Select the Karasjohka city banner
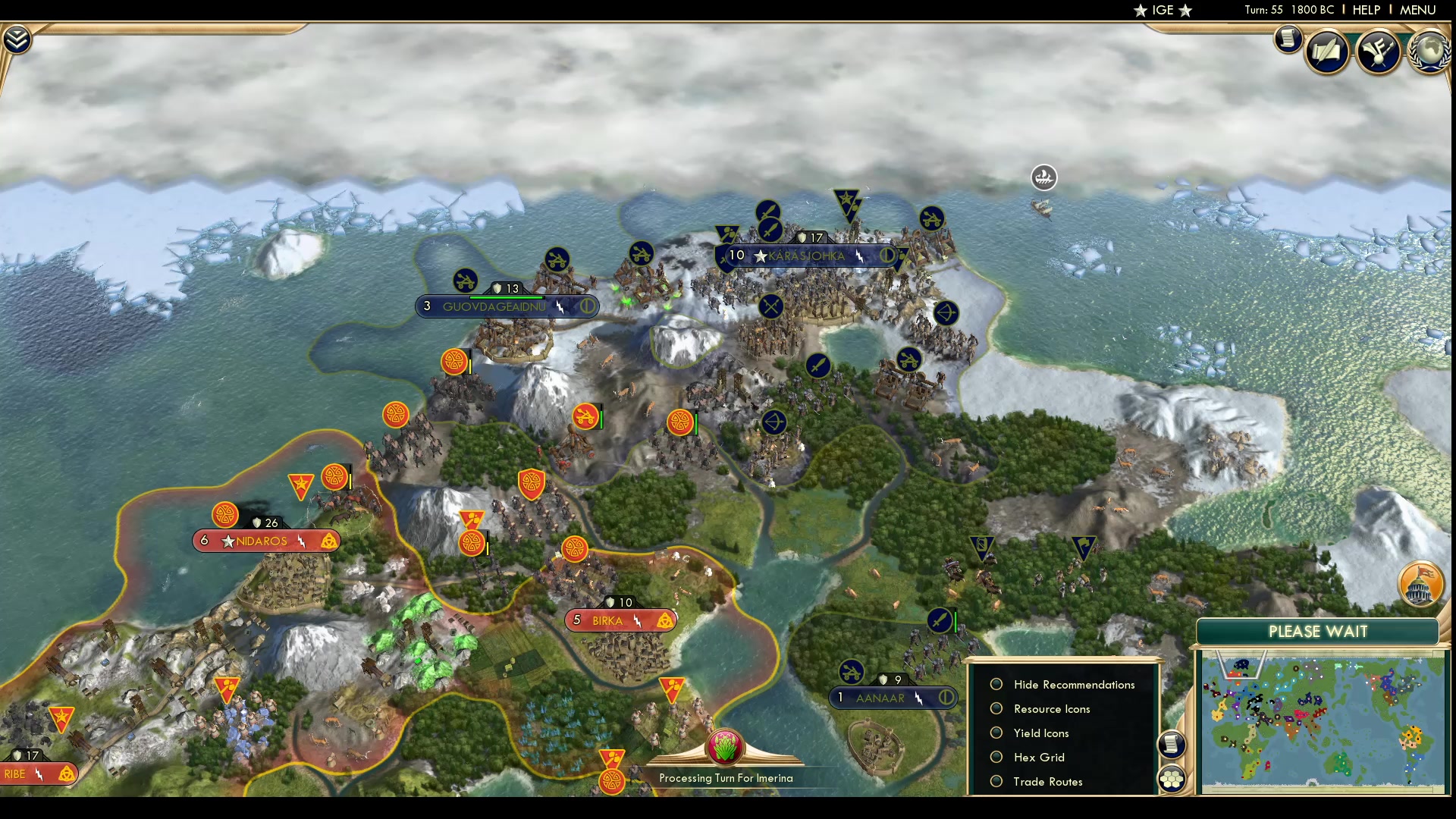 click(806, 256)
